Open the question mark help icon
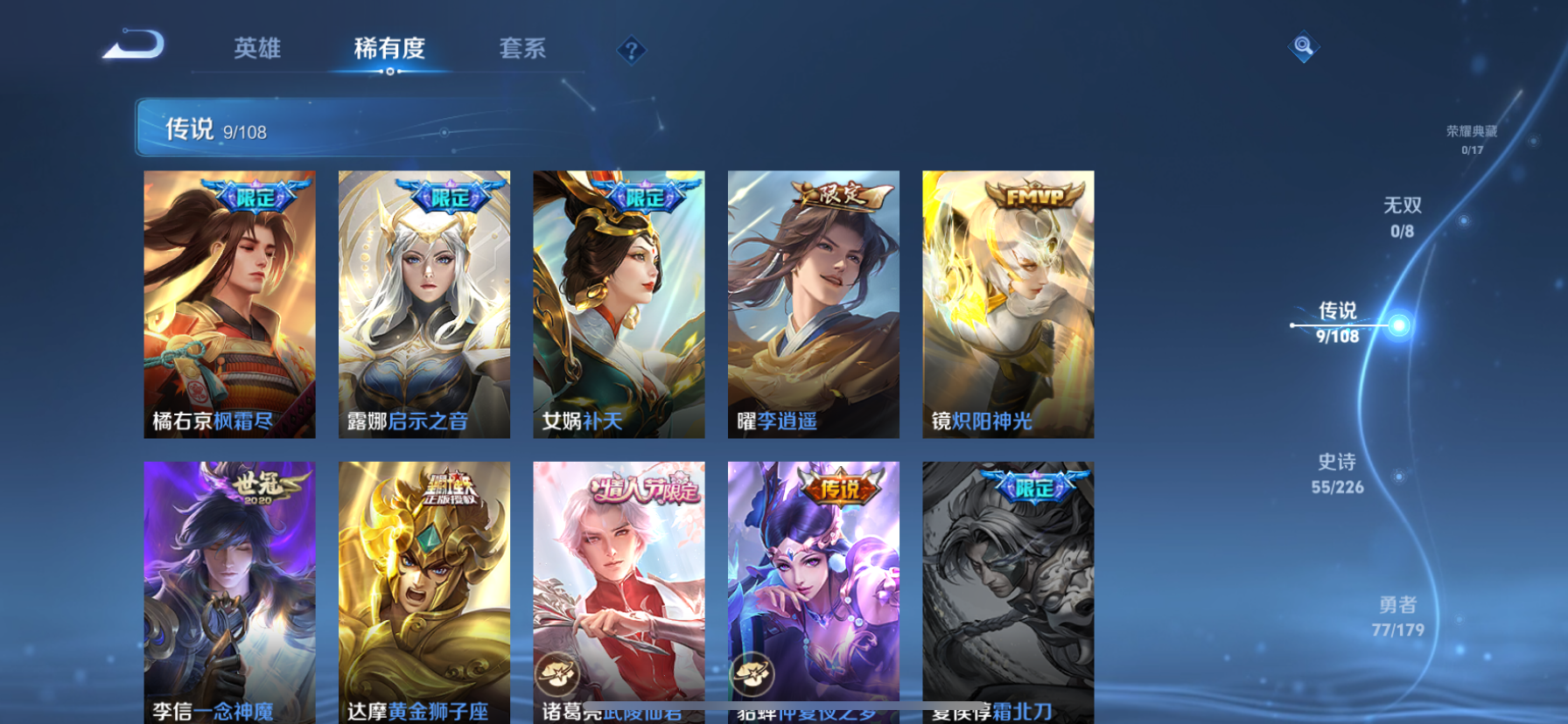This screenshot has width=1568, height=724. (631, 51)
